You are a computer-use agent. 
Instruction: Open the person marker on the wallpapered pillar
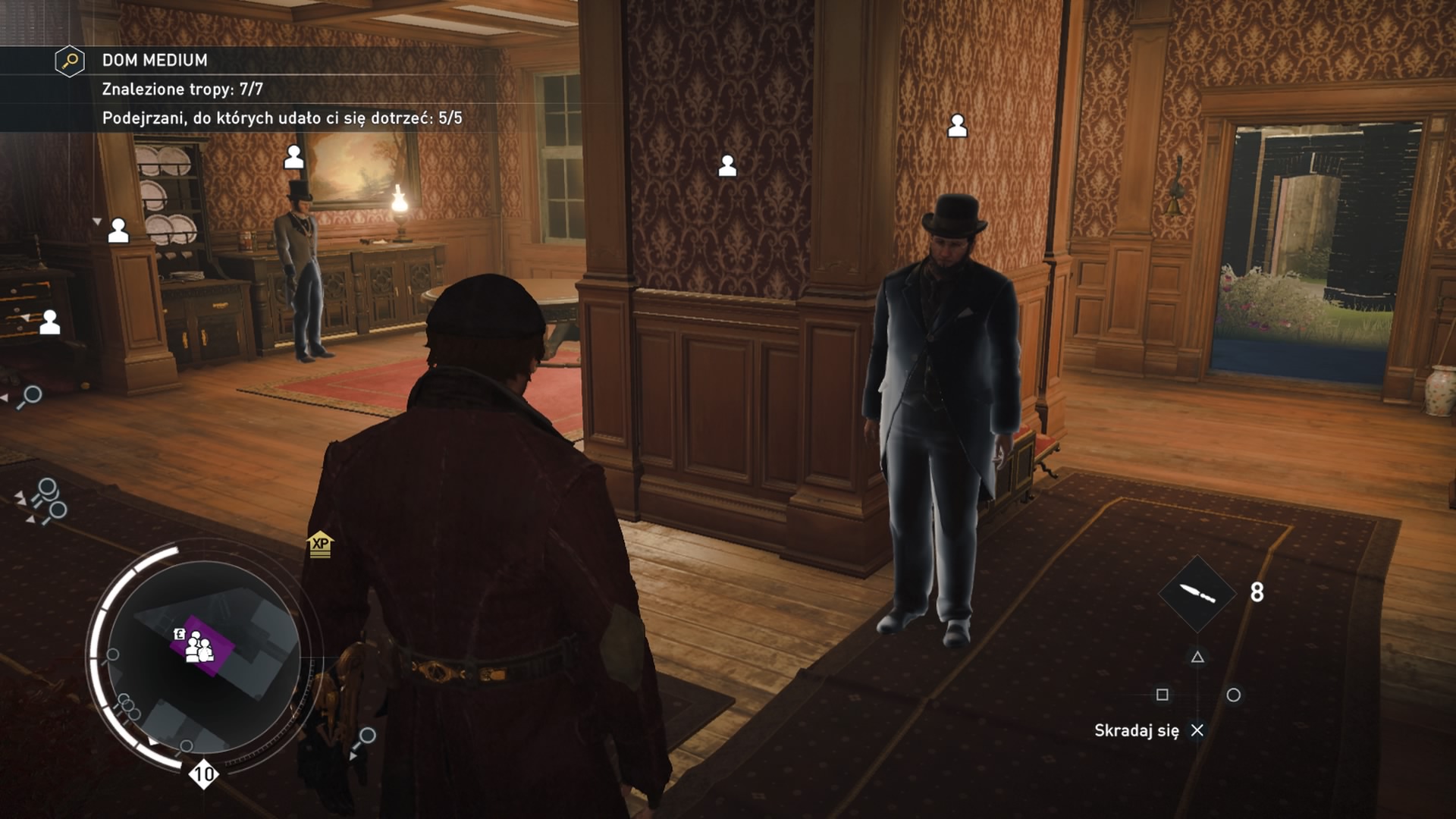point(729,165)
